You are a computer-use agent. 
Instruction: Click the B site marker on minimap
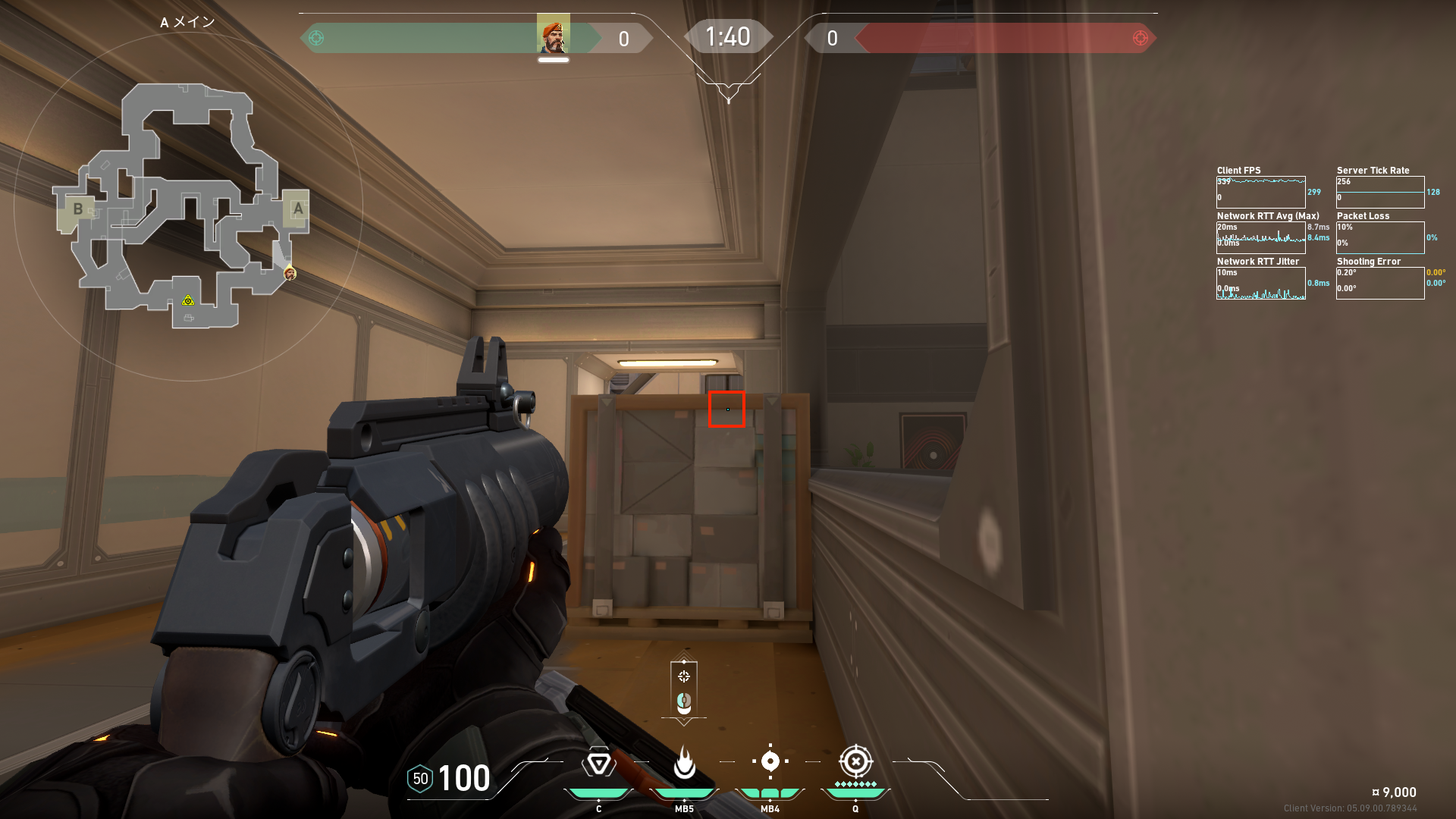tap(77, 209)
